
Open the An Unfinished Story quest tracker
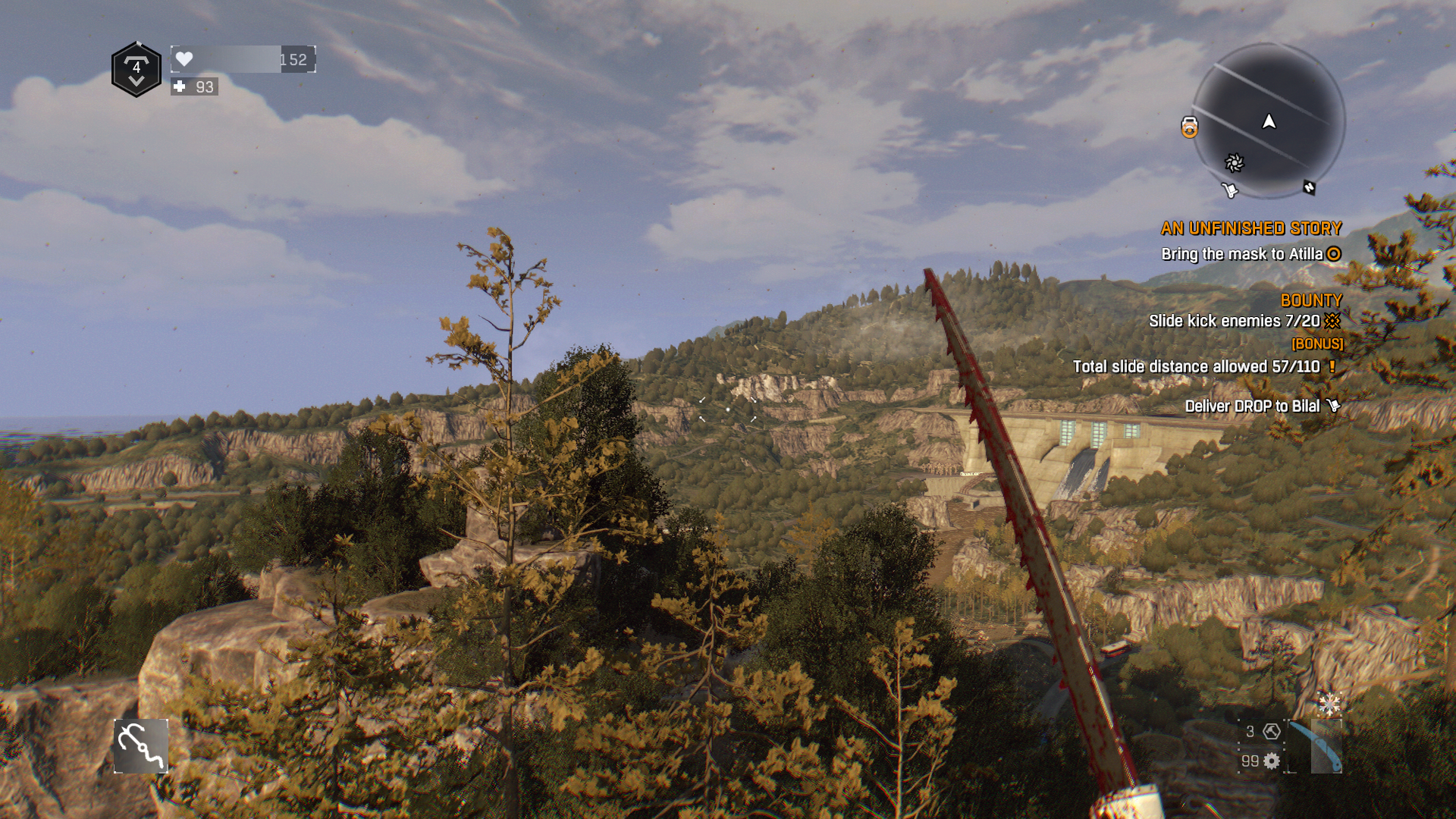click(1250, 228)
